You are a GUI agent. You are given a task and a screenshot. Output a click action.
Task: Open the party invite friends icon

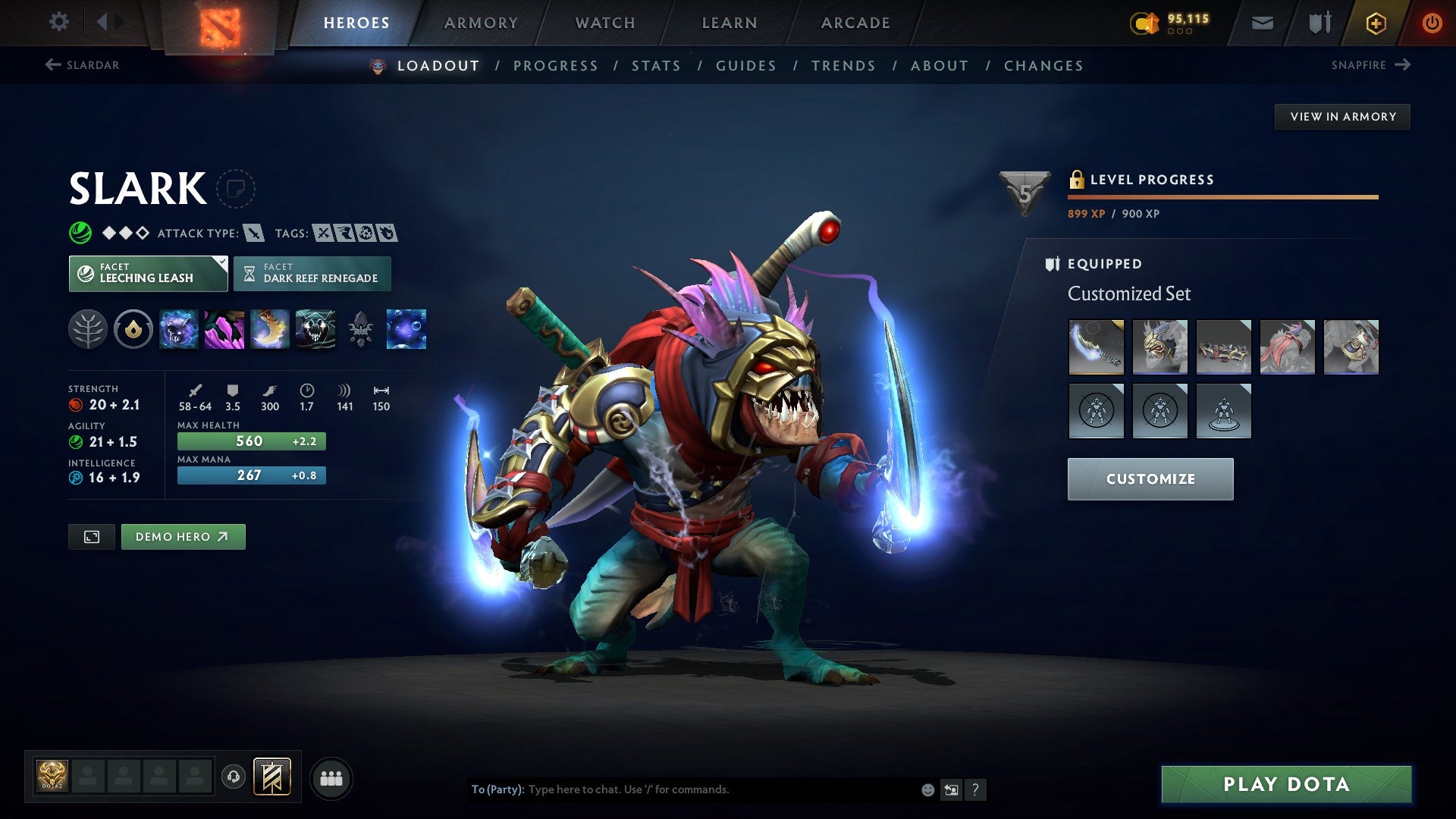[331, 777]
